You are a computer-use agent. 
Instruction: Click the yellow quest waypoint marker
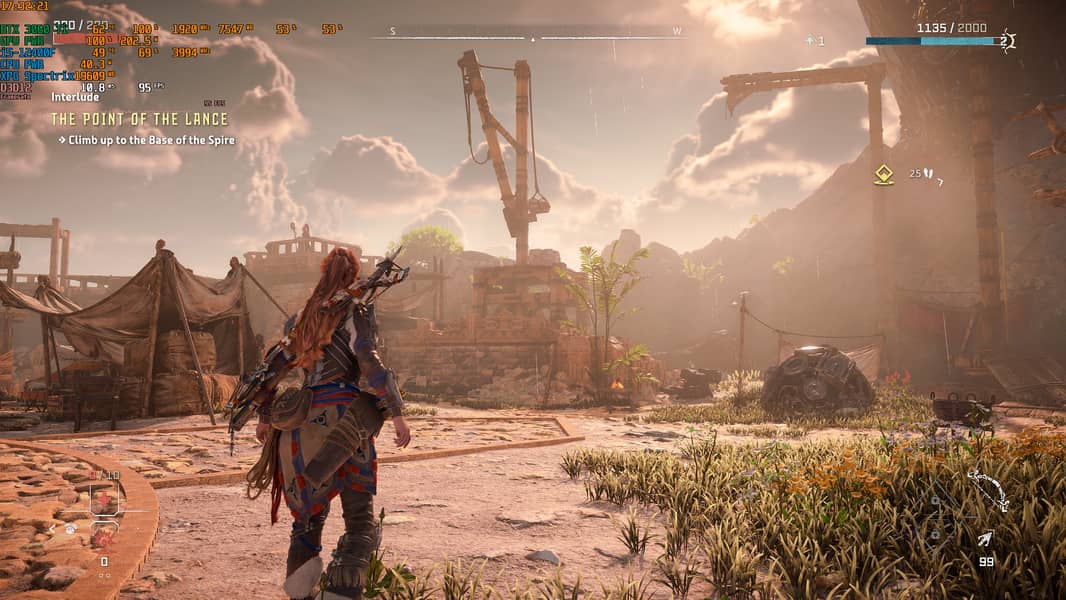click(883, 175)
